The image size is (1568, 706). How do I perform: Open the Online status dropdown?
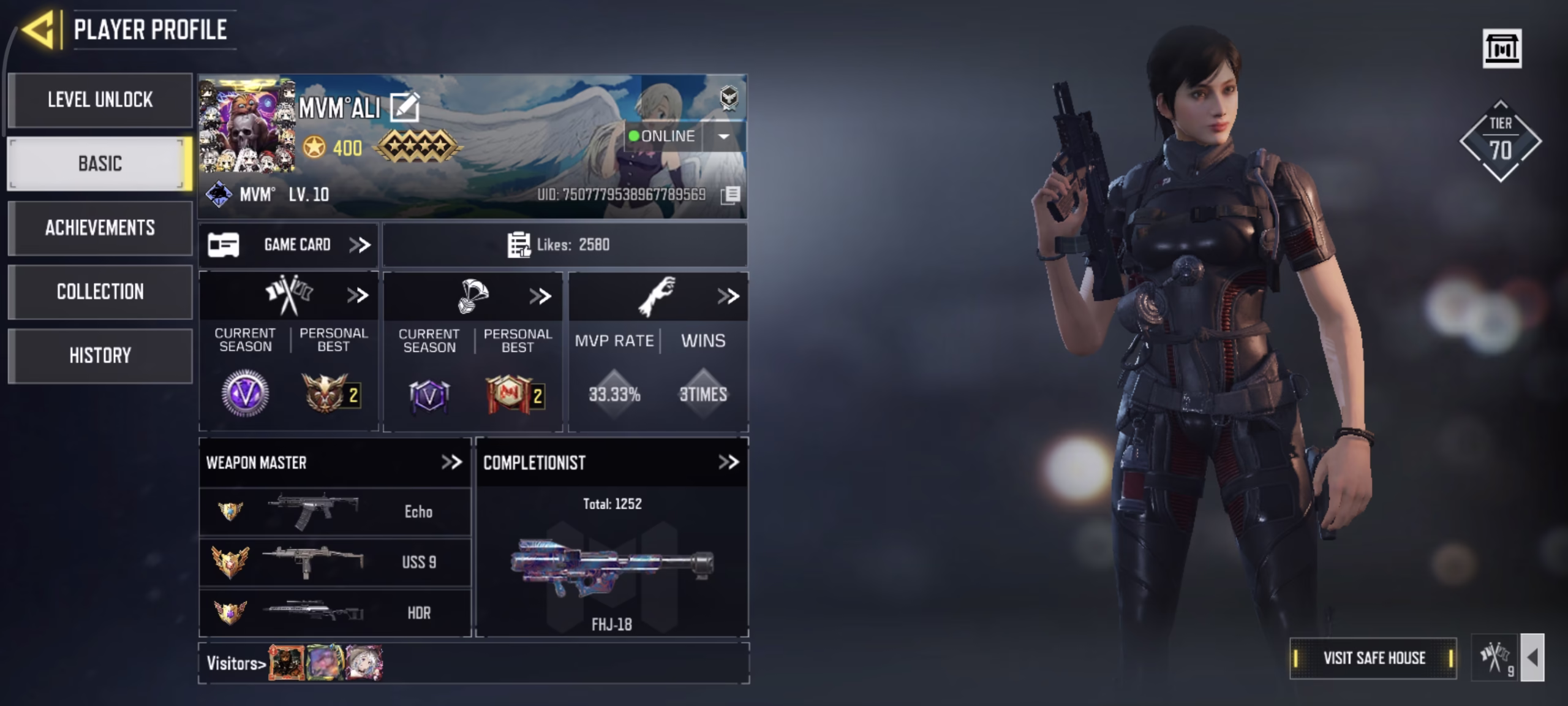tap(723, 137)
